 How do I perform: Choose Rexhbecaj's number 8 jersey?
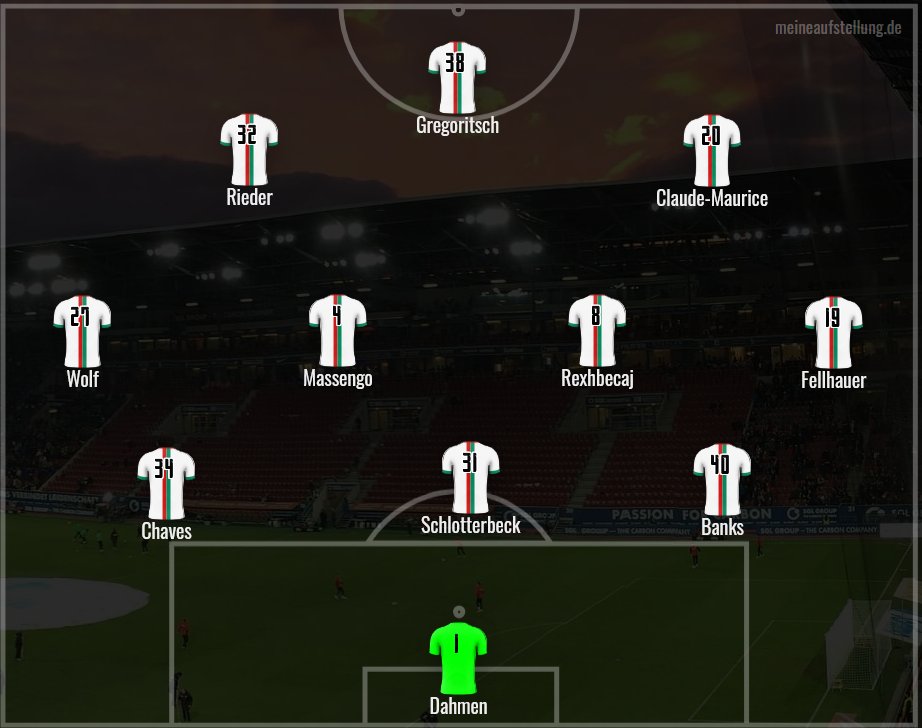(597, 330)
